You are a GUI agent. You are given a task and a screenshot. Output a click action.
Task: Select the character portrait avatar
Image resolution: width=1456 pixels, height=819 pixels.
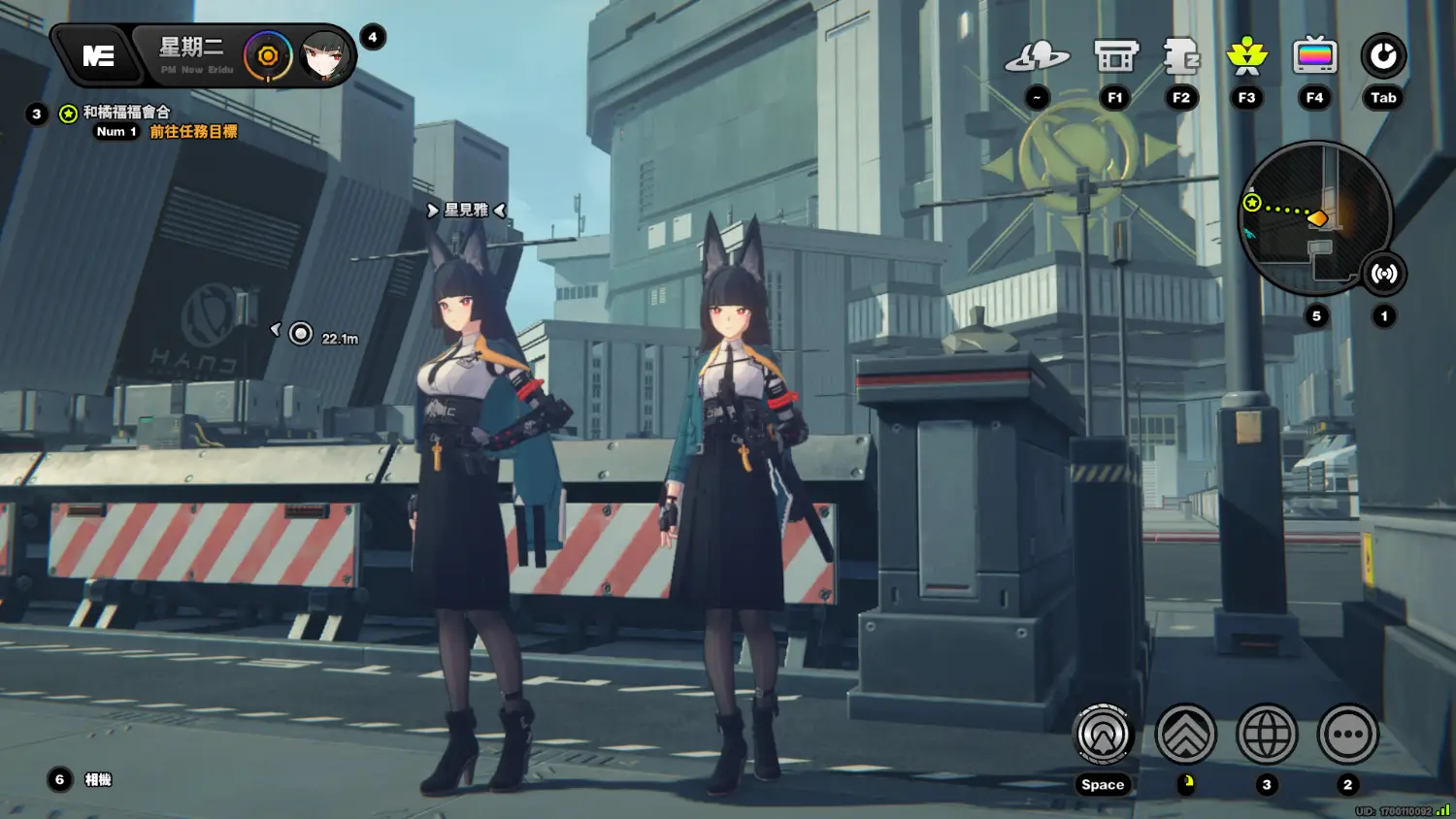[x=324, y=56]
